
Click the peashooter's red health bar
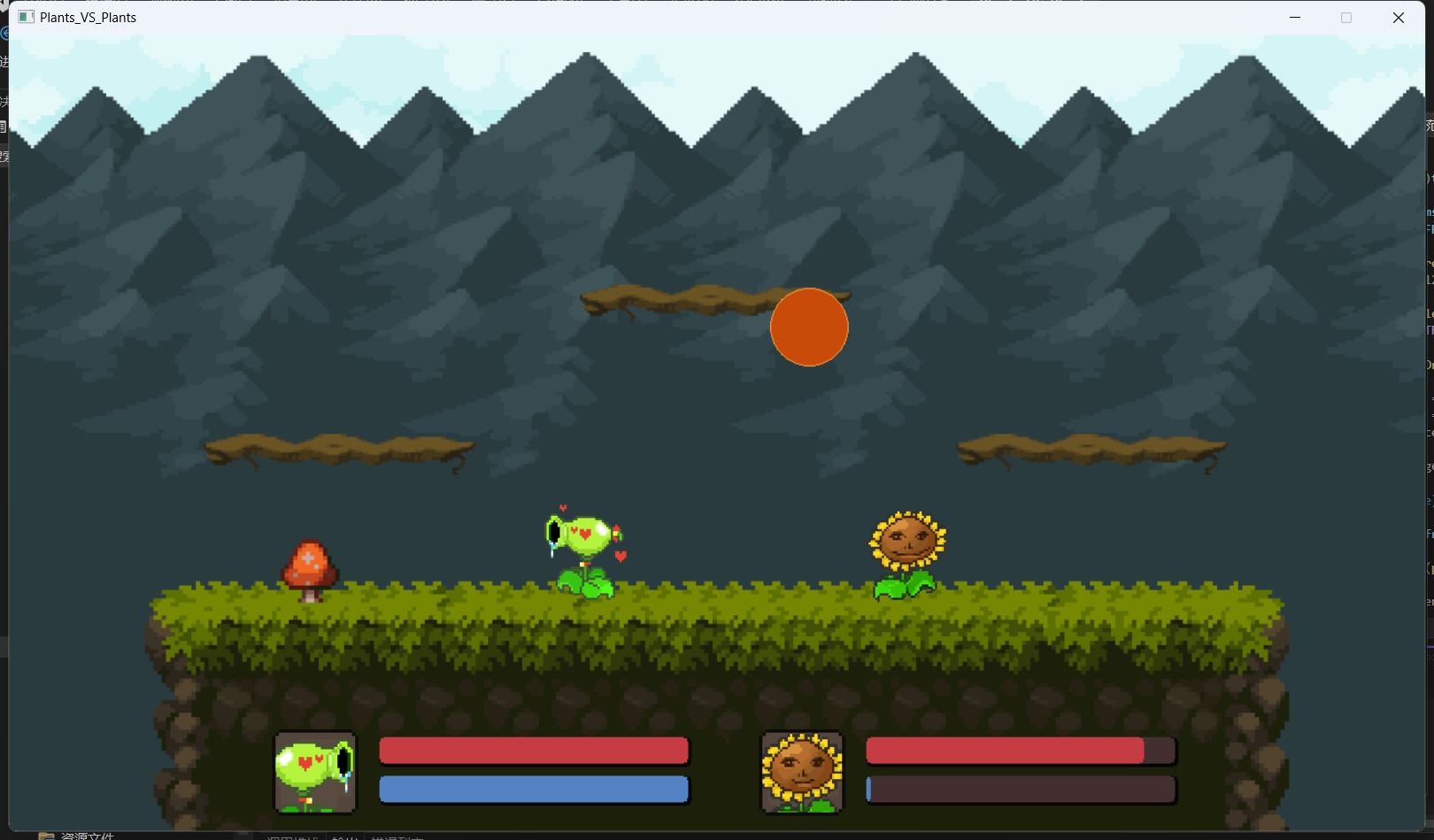(533, 751)
